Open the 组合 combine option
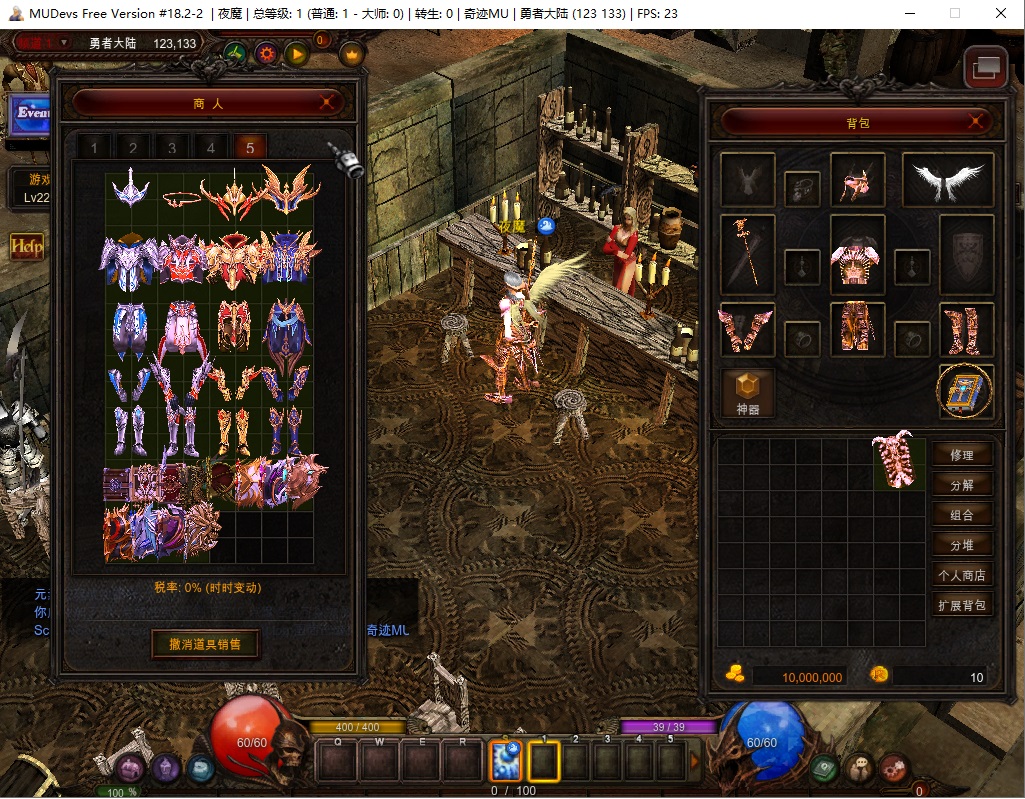Image resolution: width=1025 pixels, height=799 pixels. (962, 515)
